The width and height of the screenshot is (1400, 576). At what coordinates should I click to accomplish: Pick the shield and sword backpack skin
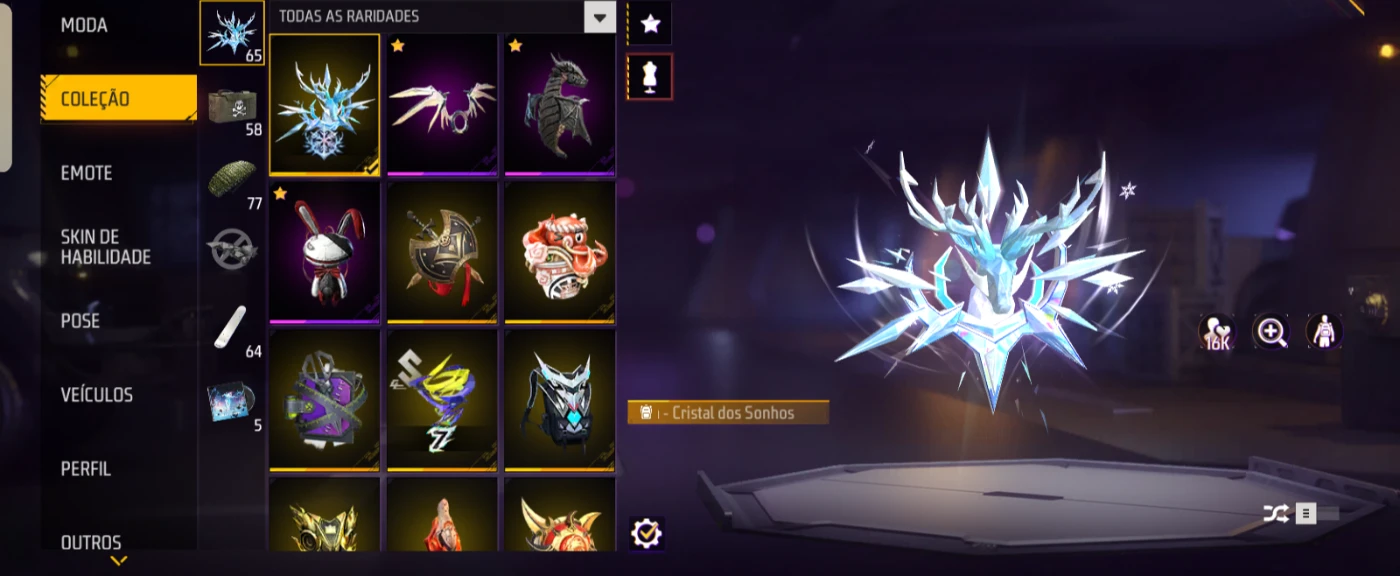(x=441, y=252)
